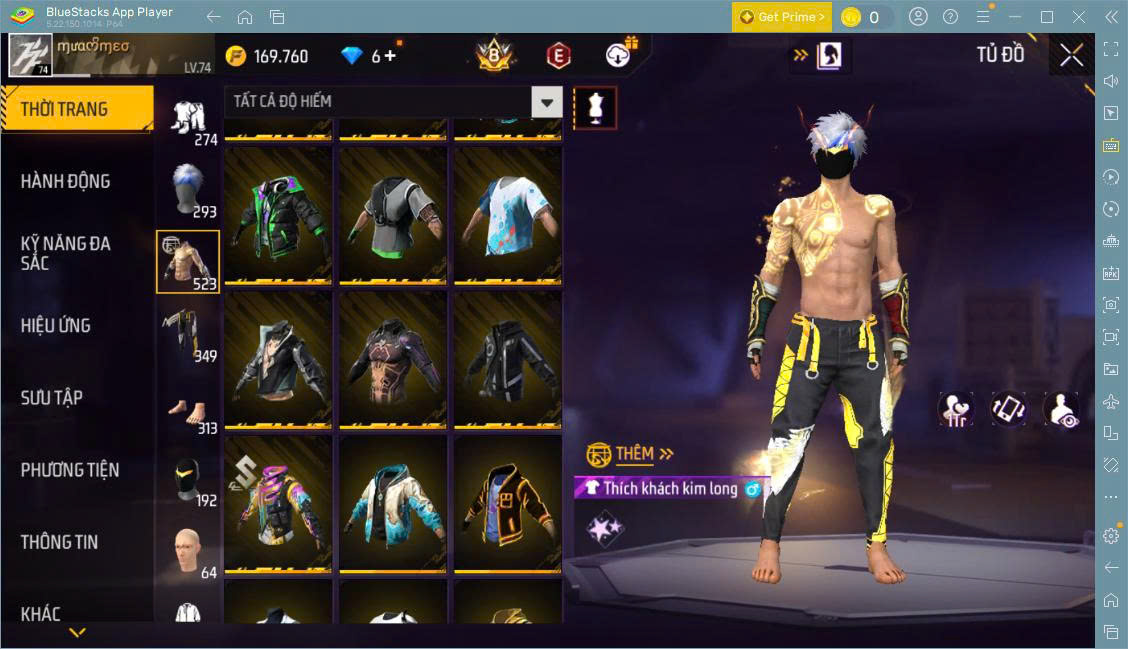This screenshot has width=1128, height=649.
Task: Choose the hair category with count 293
Action: click(187, 189)
